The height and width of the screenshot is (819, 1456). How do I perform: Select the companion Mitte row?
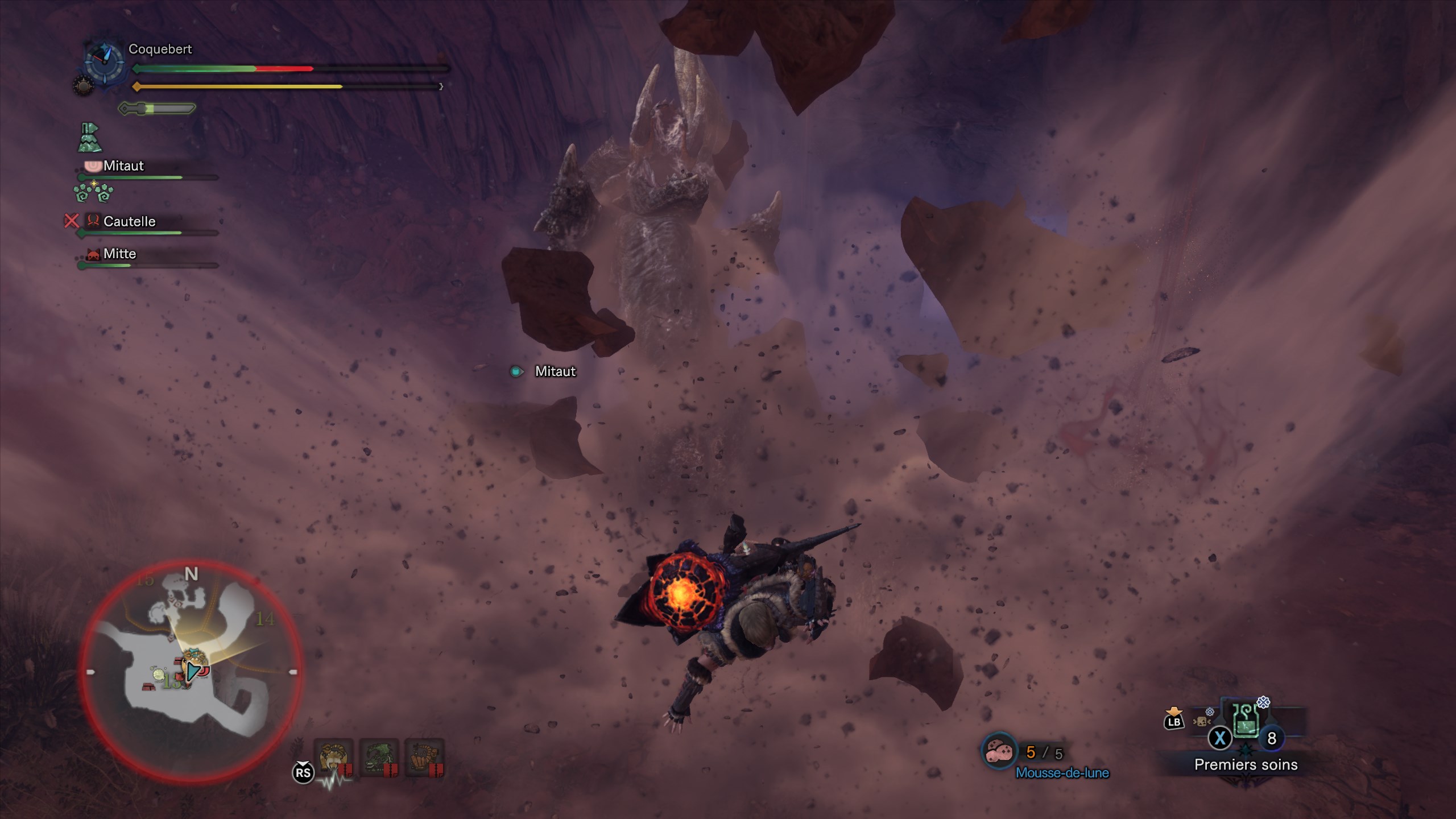119,254
